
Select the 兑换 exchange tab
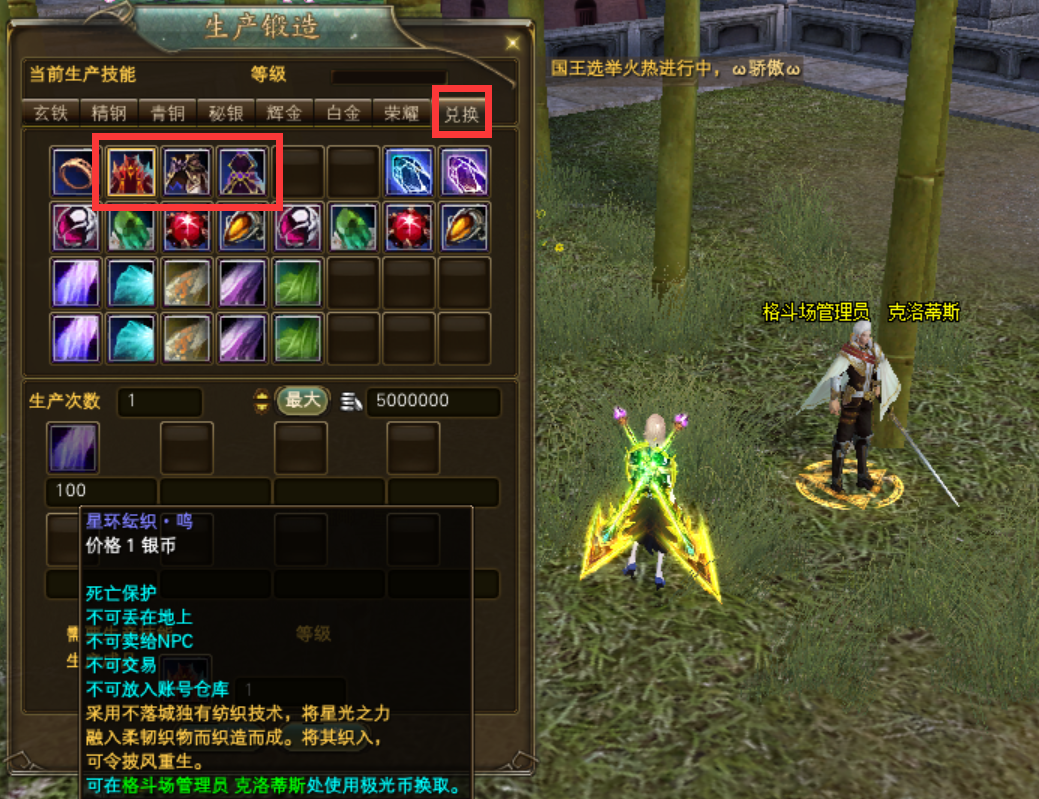pos(462,114)
